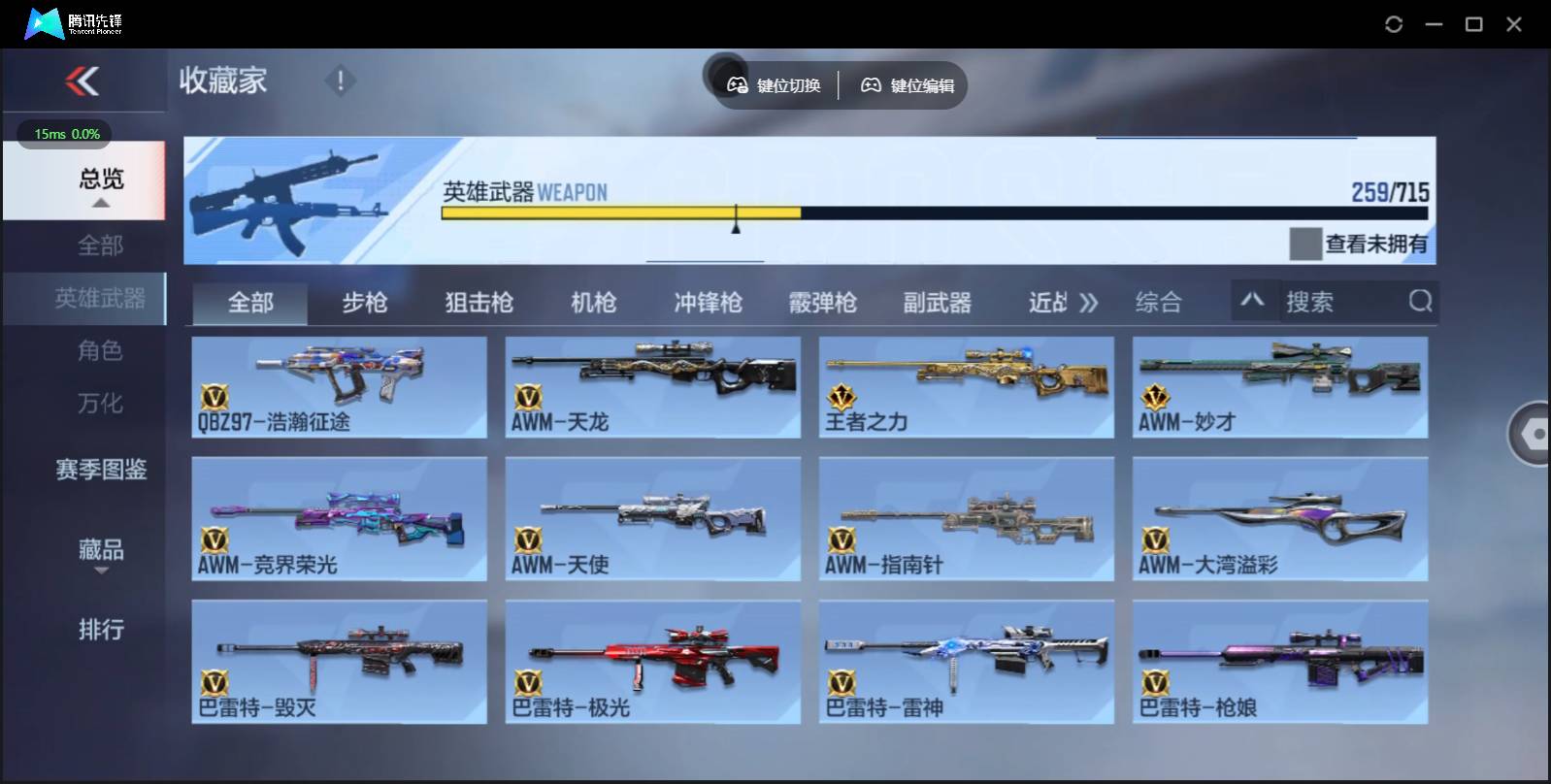Click the controller icon for 键位编辑

point(873,84)
